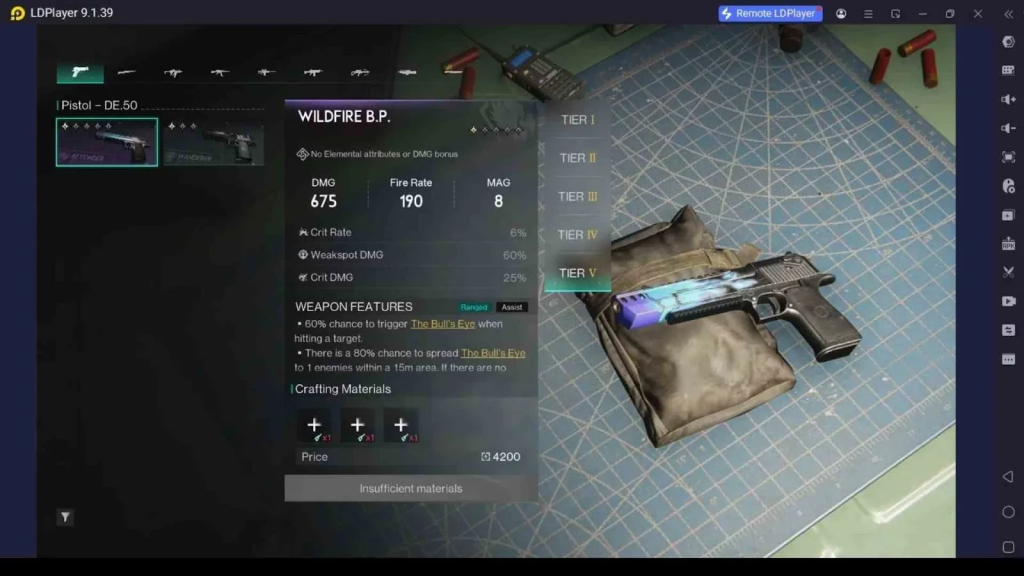Open the first The Bull's Eye link
The height and width of the screenshot is (576, 1024).
click(443, 324)
